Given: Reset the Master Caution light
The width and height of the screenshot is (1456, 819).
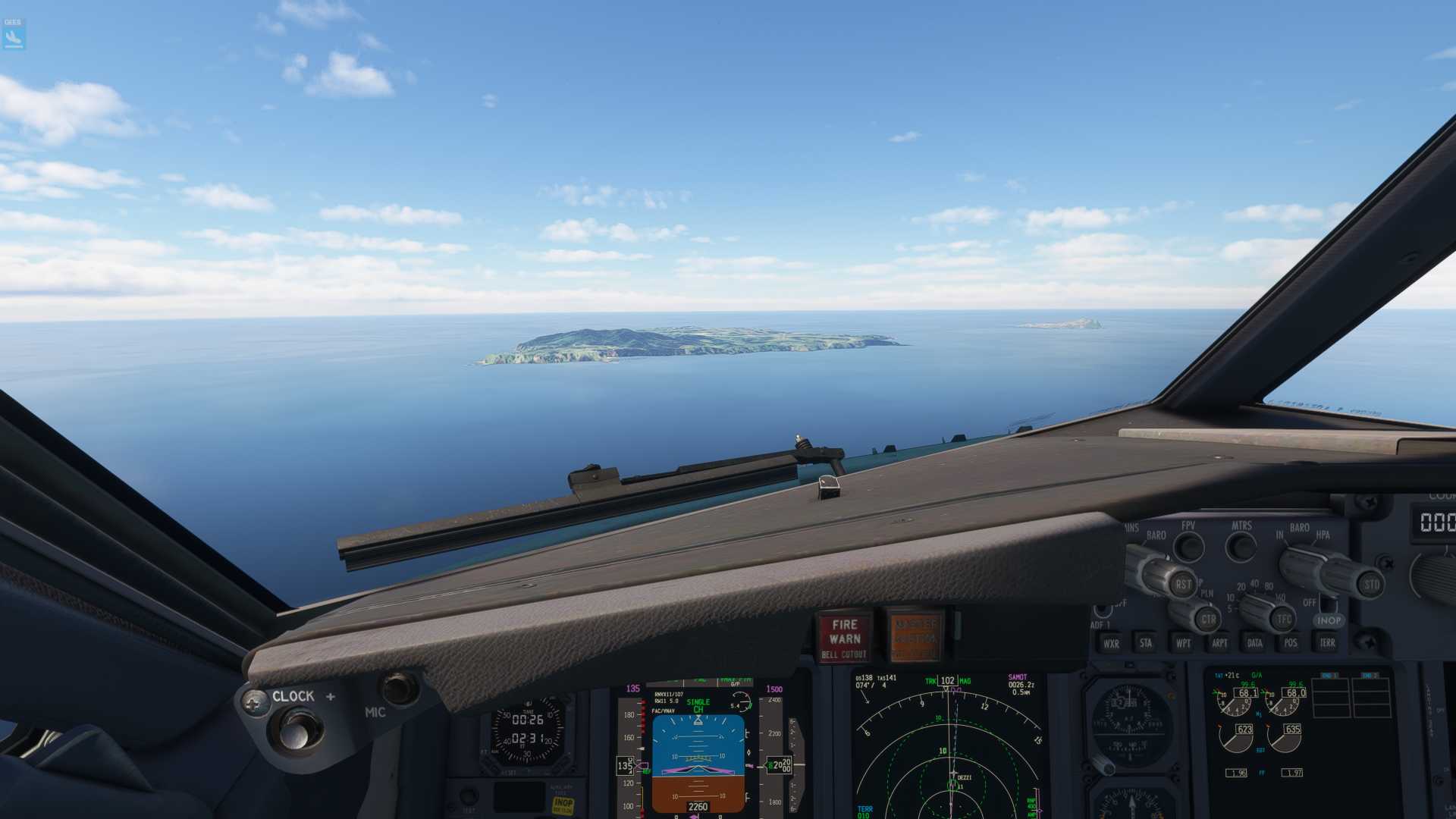Looking at the screenshot, I should coord(916,636).
